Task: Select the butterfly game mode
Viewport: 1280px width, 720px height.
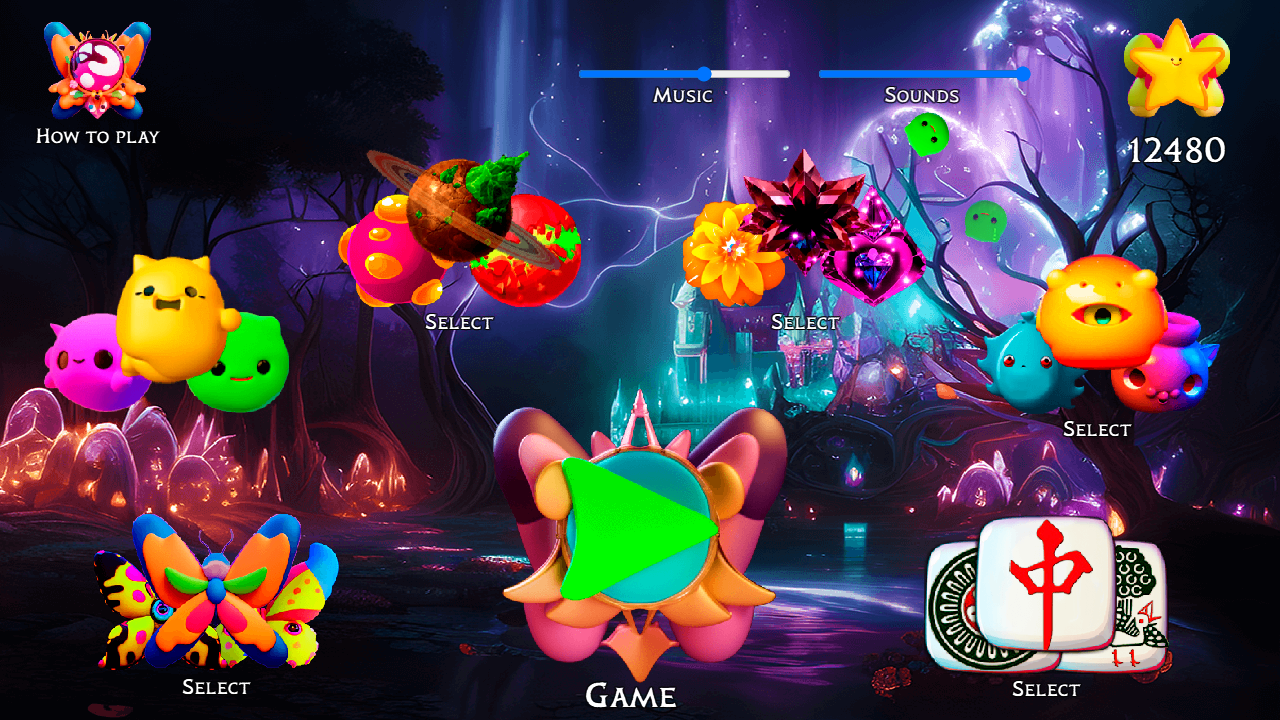Action: point(217,687)
